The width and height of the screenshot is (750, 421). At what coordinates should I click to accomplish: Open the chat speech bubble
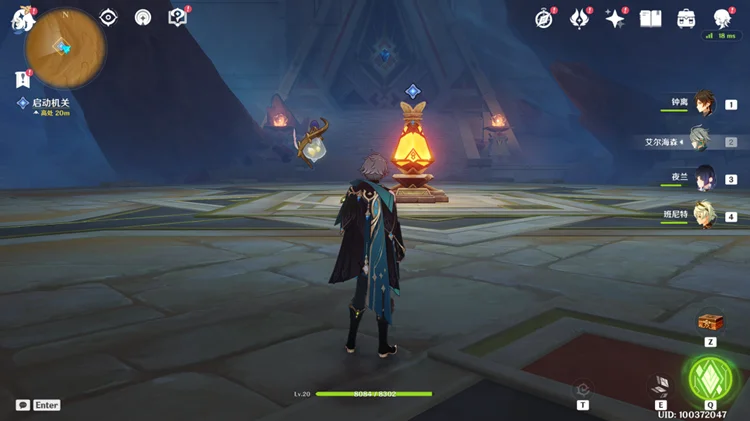click(23, 405)
